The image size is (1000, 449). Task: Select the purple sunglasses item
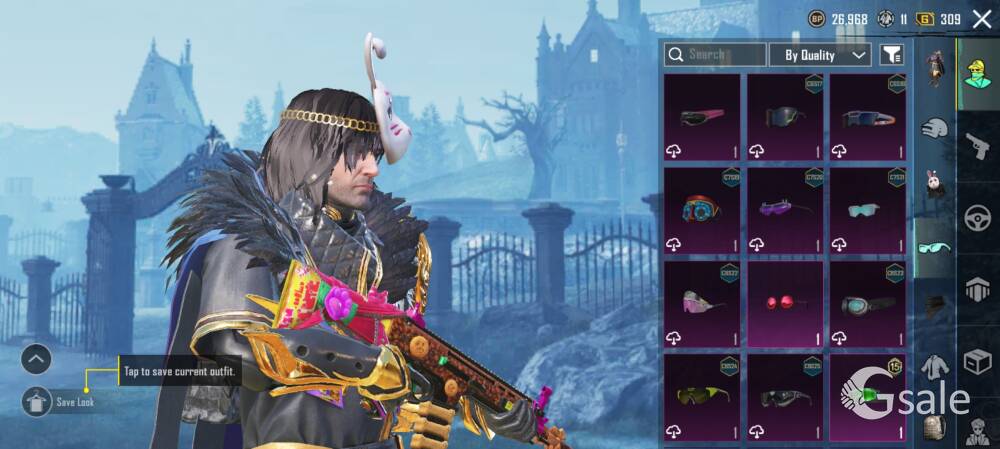pos(785,210)
